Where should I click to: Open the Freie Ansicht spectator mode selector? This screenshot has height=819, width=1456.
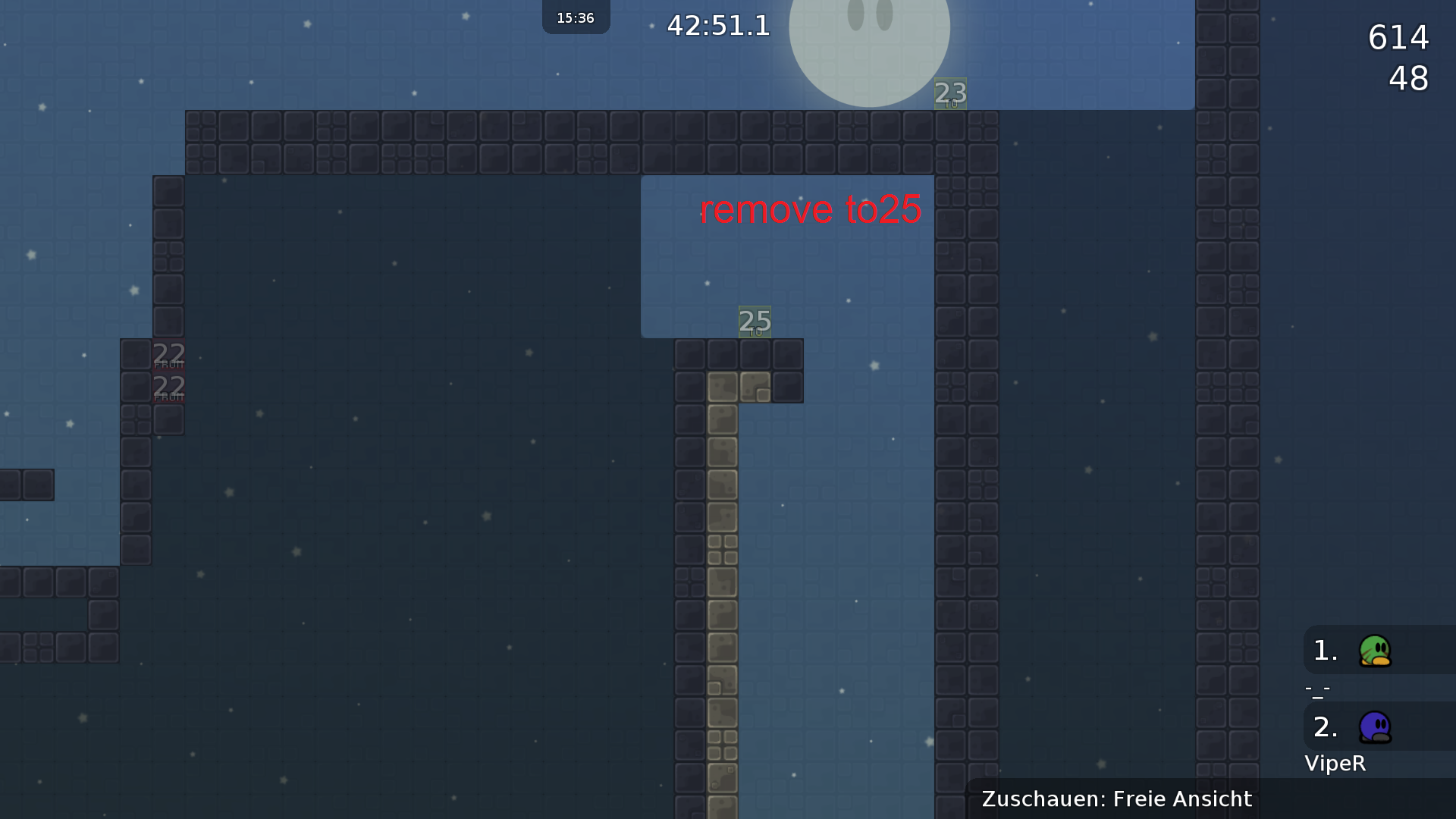pos(1180,799)
